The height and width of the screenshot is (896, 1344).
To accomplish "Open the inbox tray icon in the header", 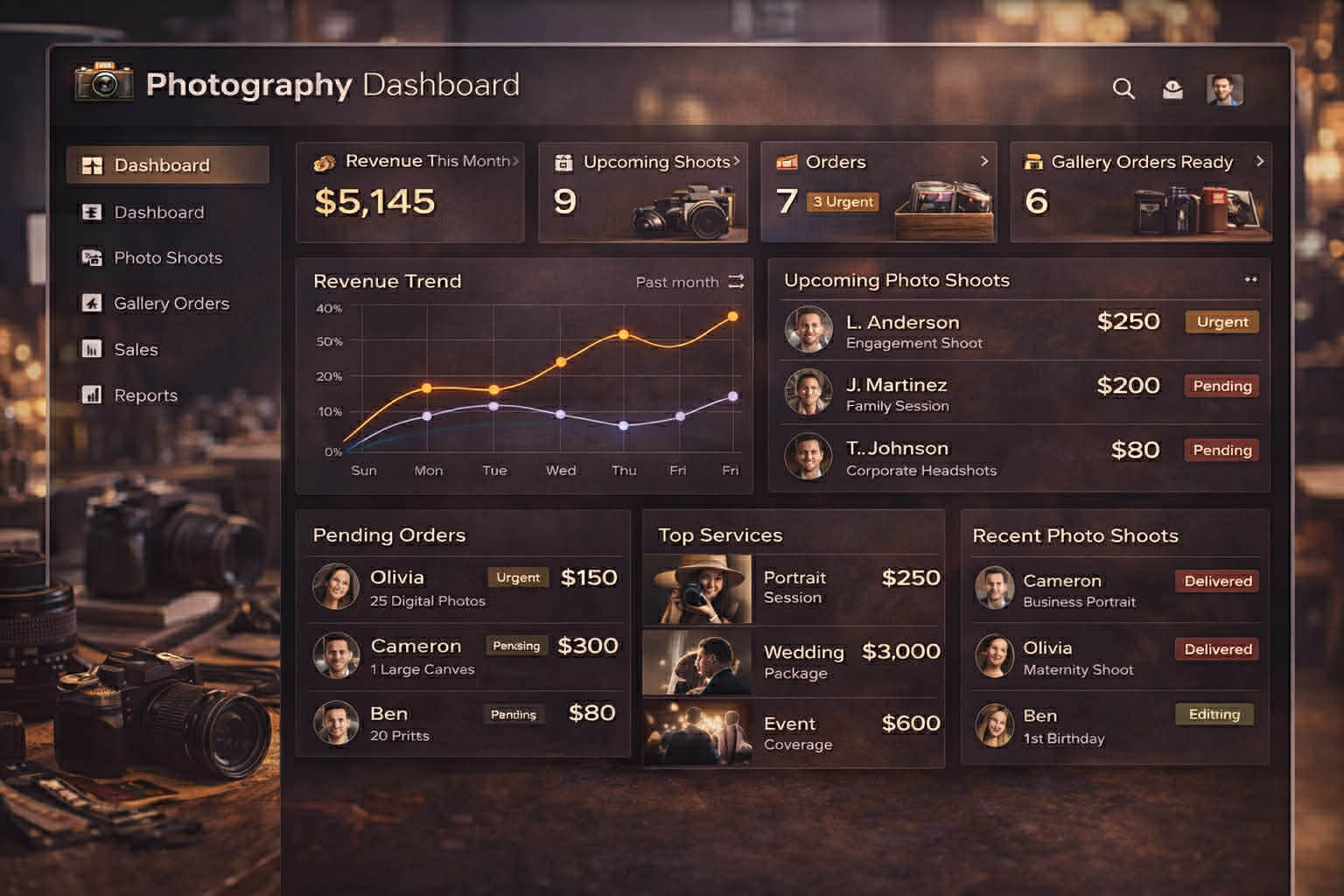I will pyautogui.click(x=1172, y=88).
